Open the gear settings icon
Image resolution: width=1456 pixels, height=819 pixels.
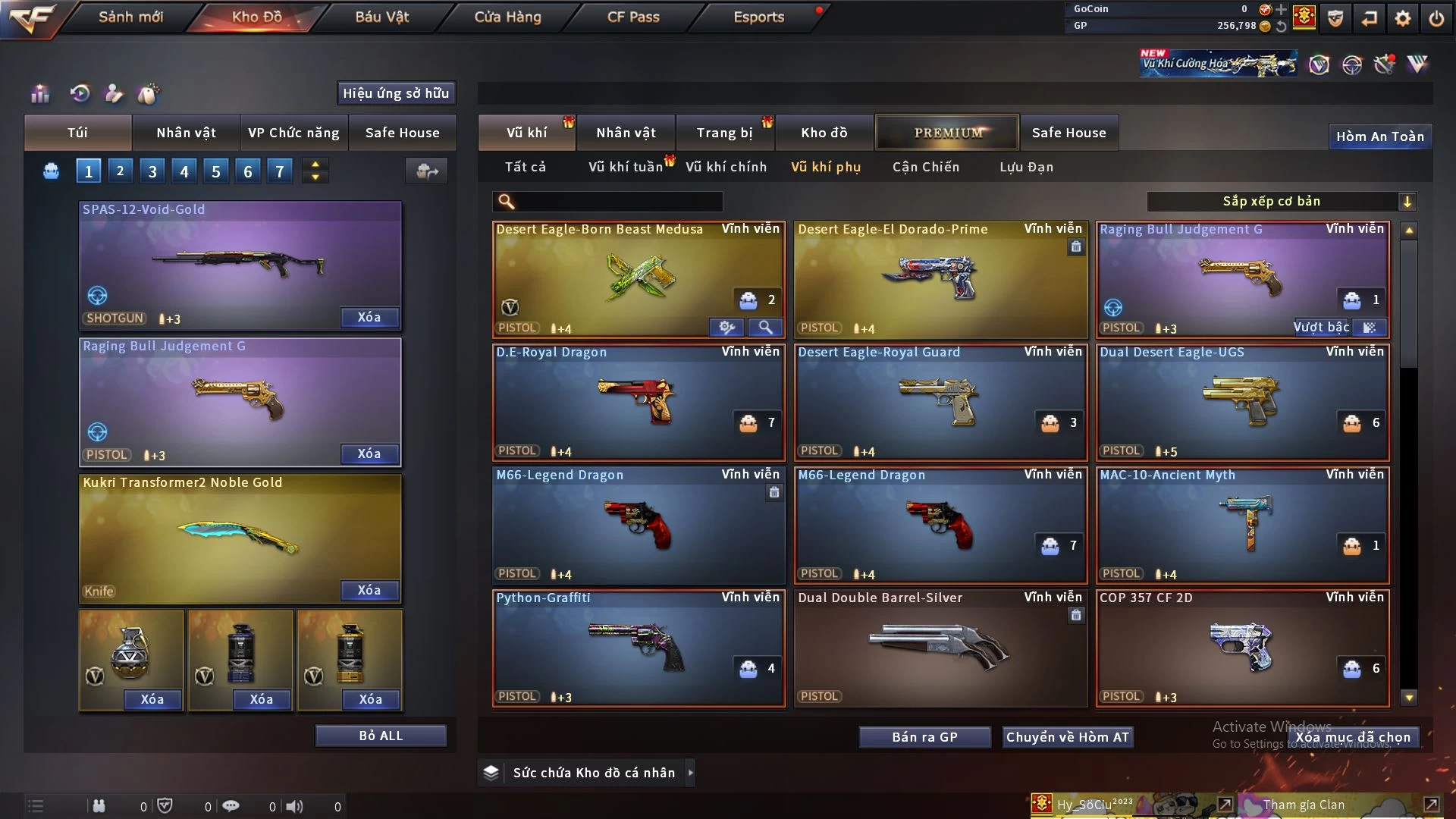(1402, 18)
